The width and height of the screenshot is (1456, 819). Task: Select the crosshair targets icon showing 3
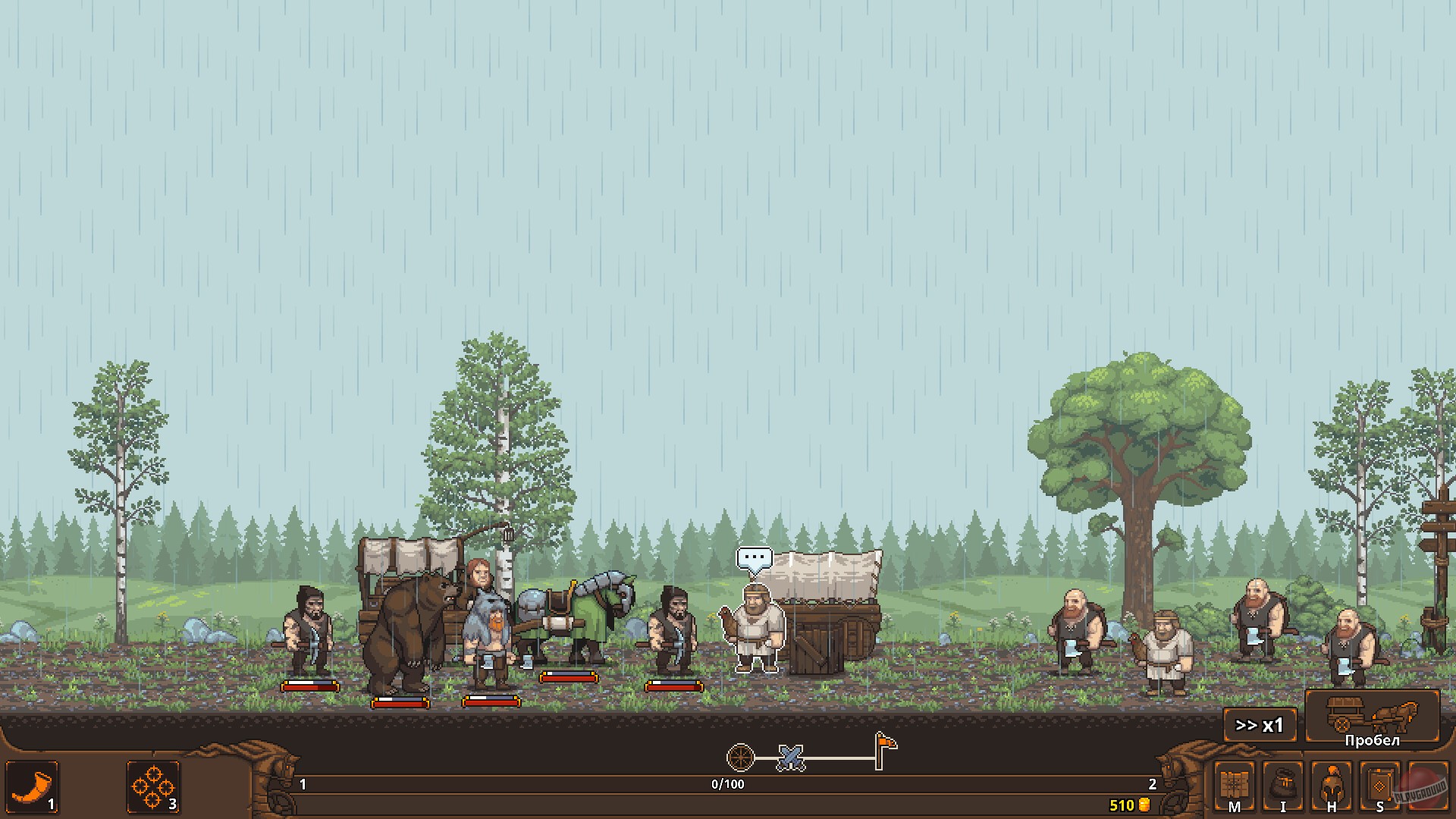pos(153,789)
